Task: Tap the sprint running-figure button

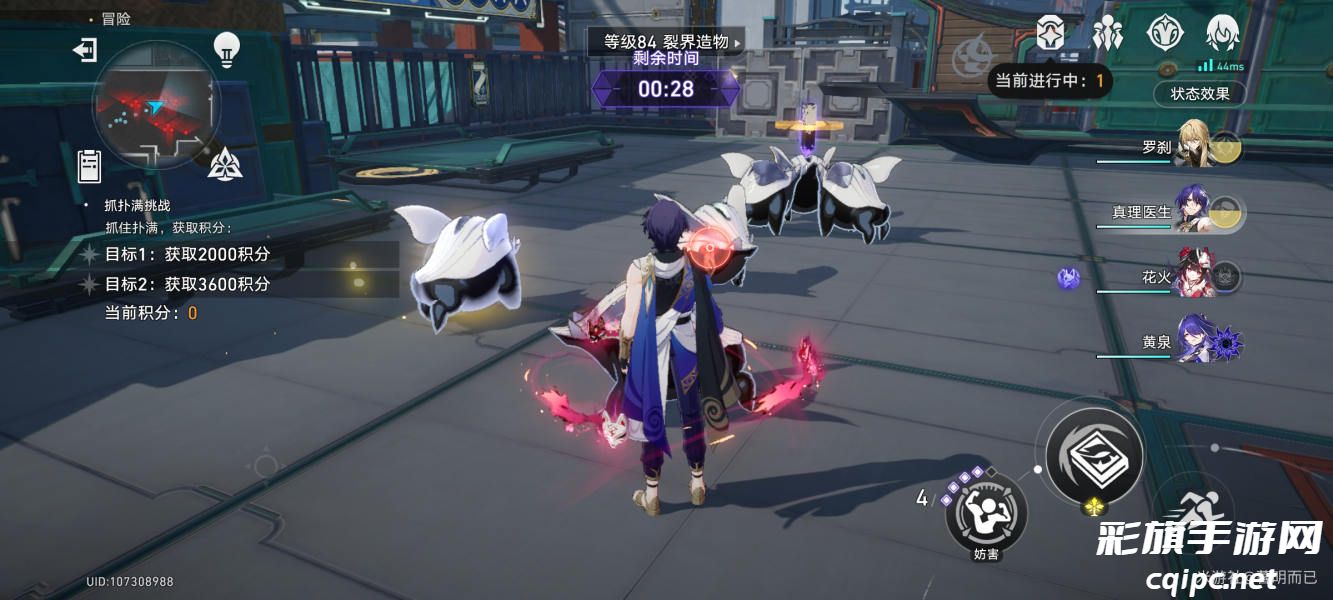Action: 1190,510
